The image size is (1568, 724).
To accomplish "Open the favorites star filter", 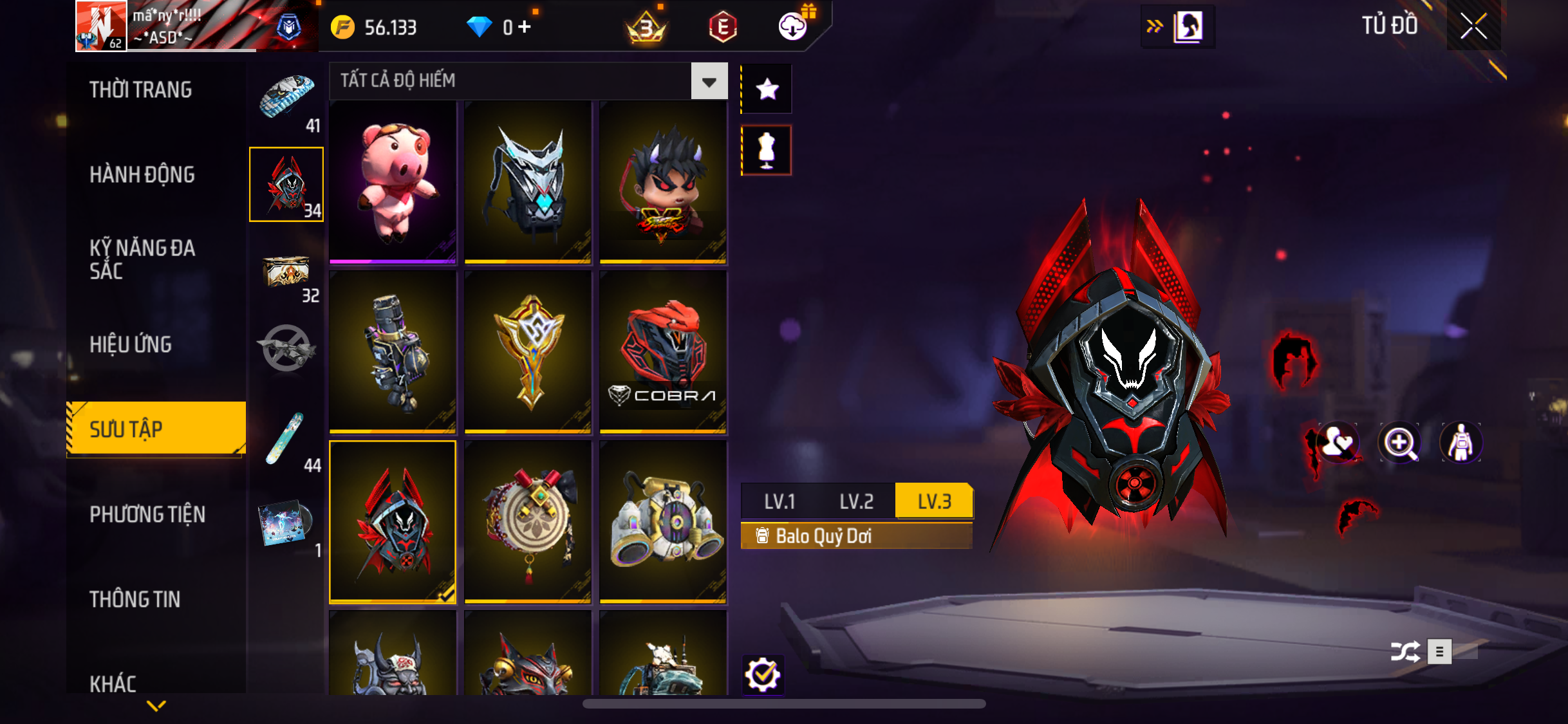I will 767,89.
